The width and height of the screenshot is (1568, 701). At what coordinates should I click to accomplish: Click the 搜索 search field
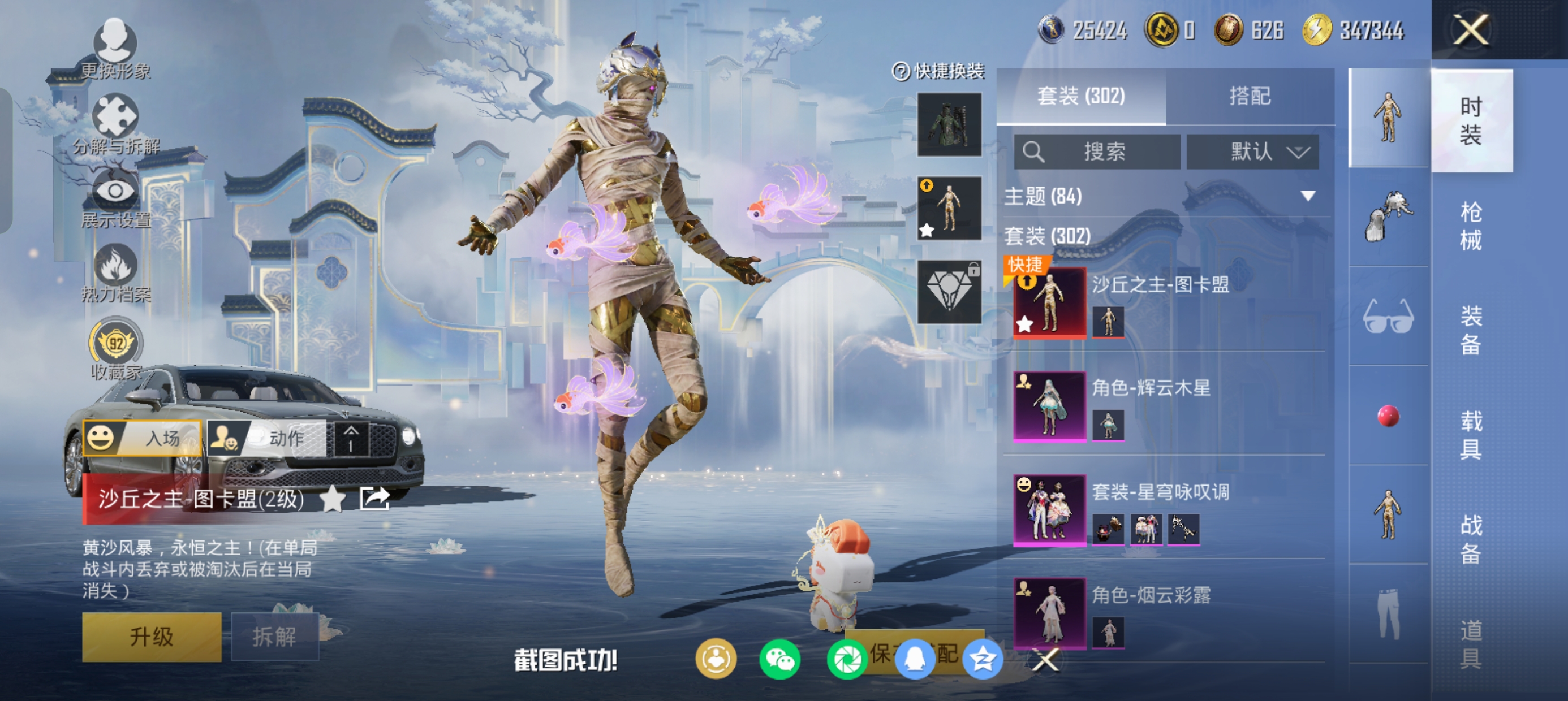click(x=1097, y=152)
